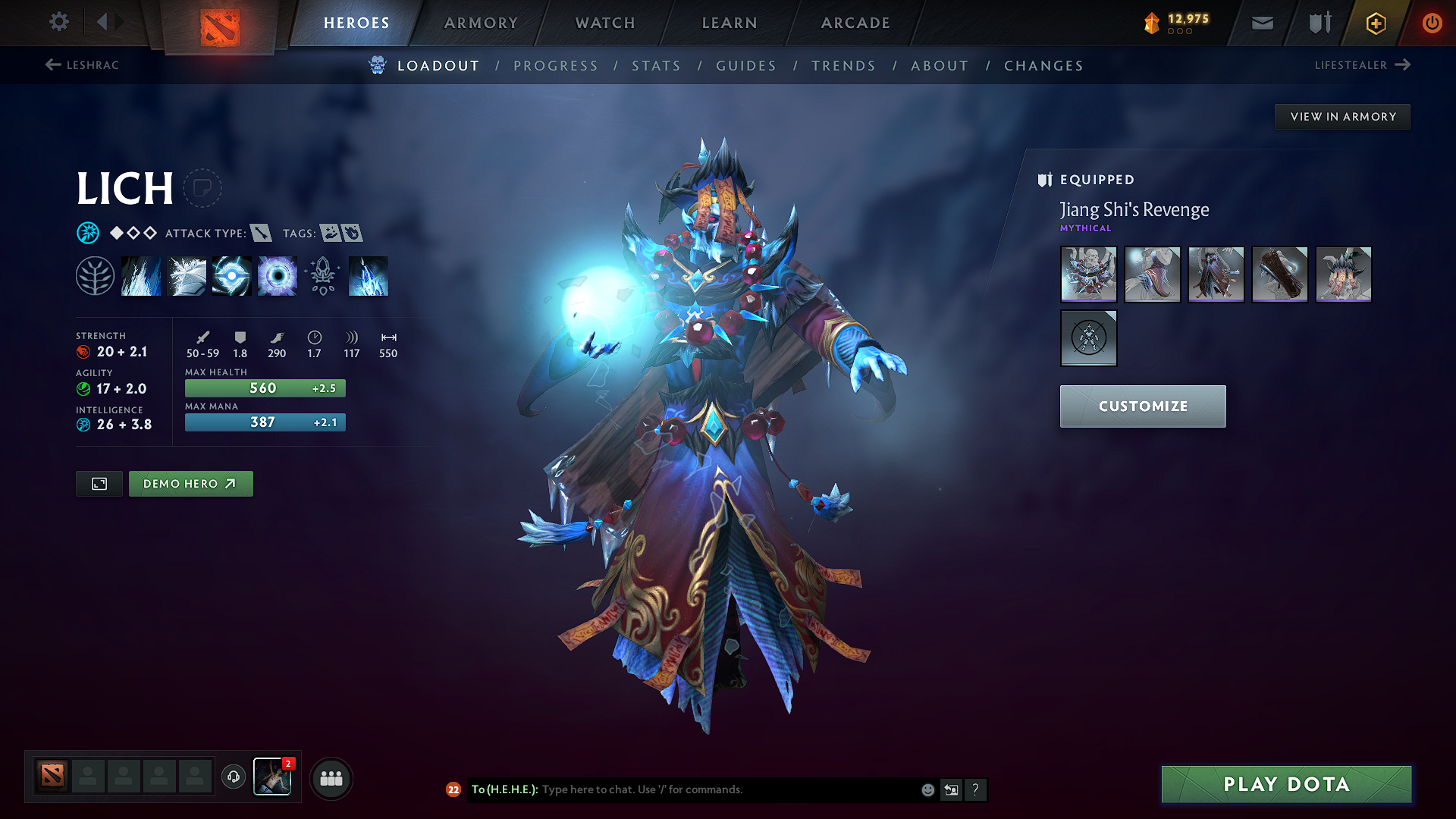Click the power/logout button top right
Image resolution: width=1456 pixels, height=819 pixels.
(x=1432, y=23)
